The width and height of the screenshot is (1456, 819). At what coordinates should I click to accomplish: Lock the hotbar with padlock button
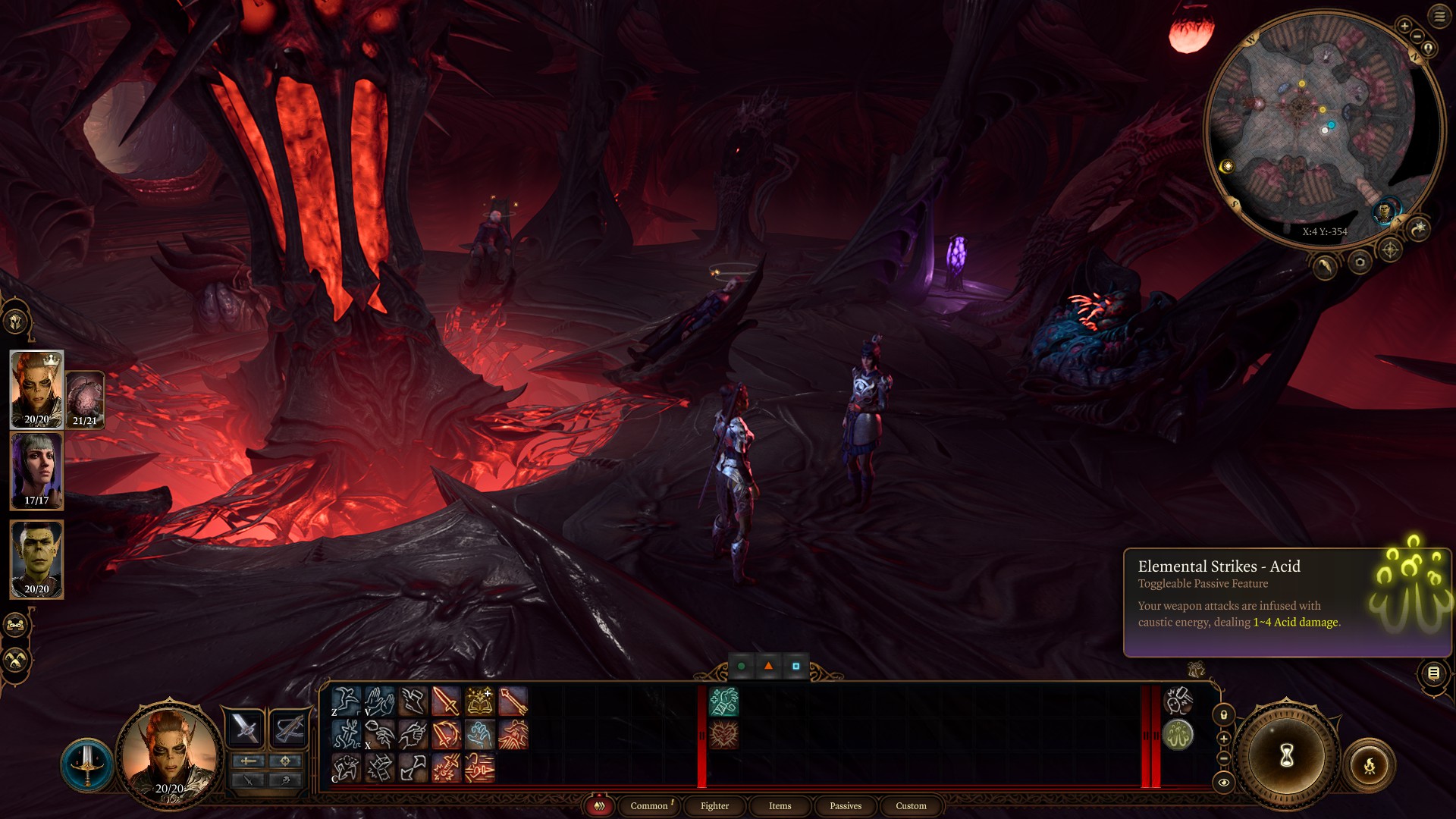[x=1223, y=714]
